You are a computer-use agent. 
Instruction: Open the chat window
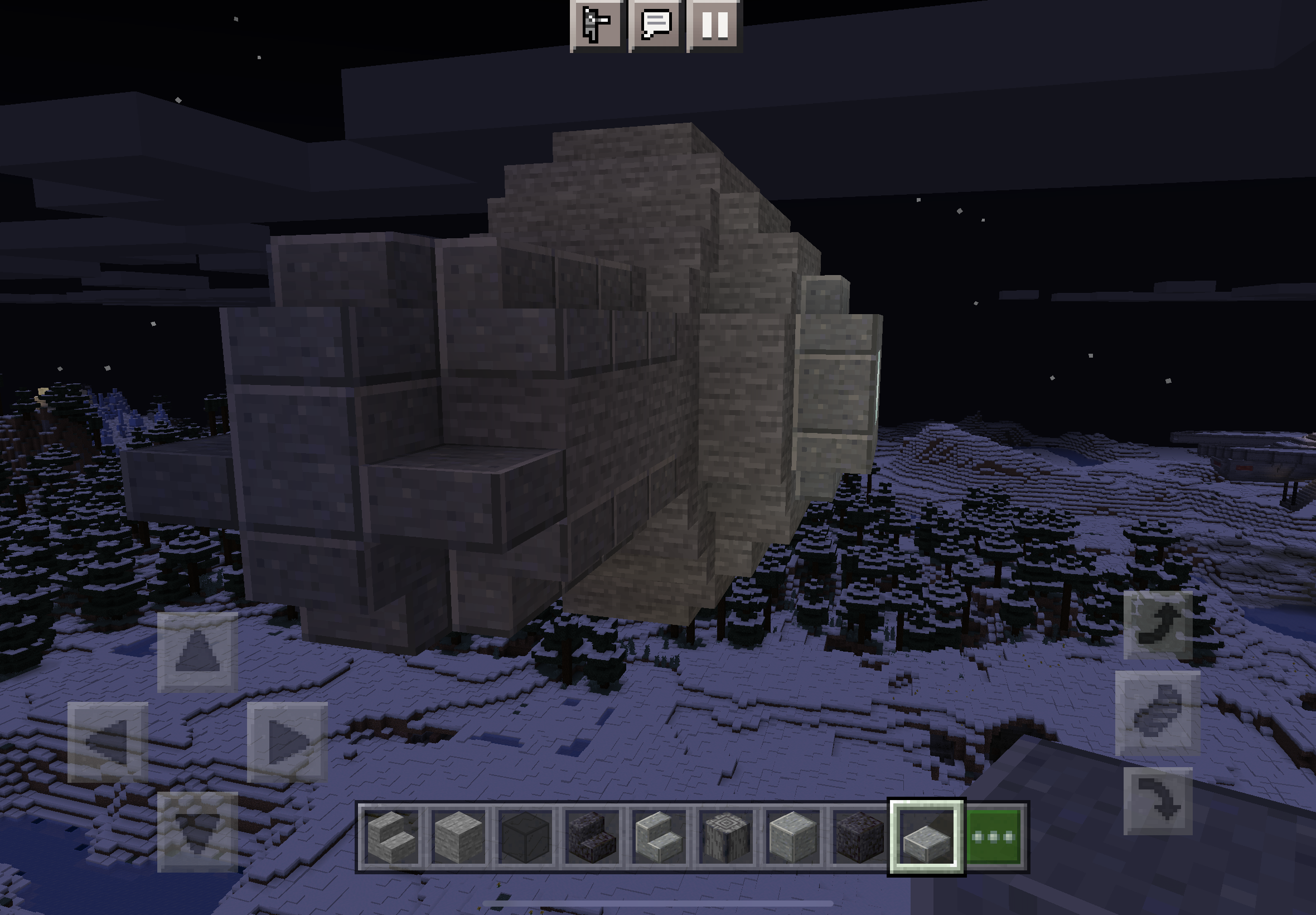tap(656, 24)
